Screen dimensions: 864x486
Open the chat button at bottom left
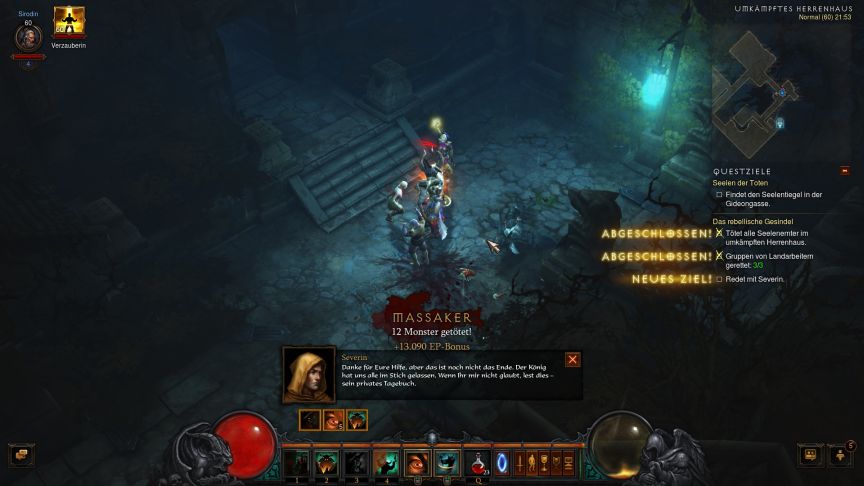[x=20, y=454]
